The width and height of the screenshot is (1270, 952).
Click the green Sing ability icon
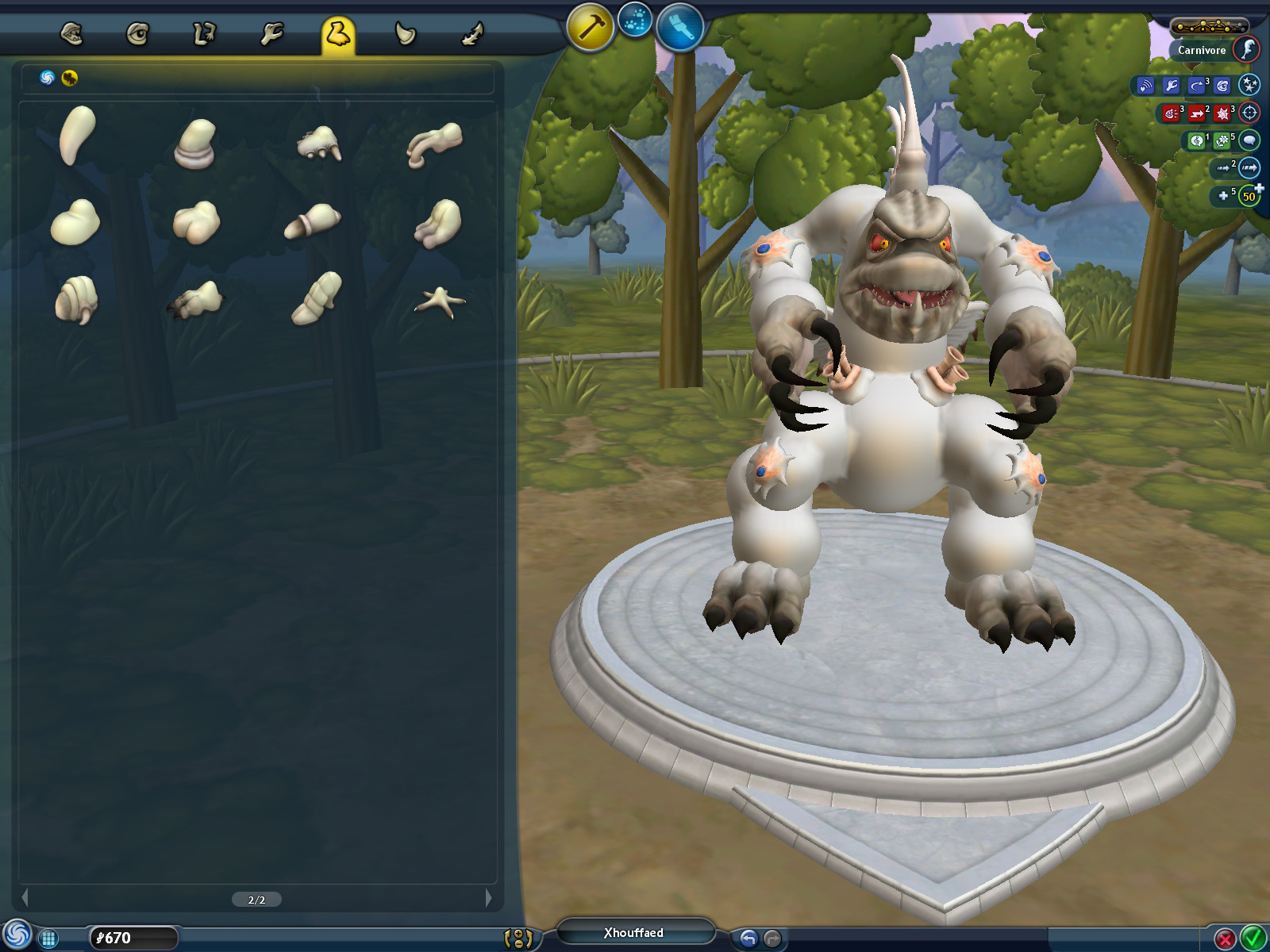click(1197, 142)
